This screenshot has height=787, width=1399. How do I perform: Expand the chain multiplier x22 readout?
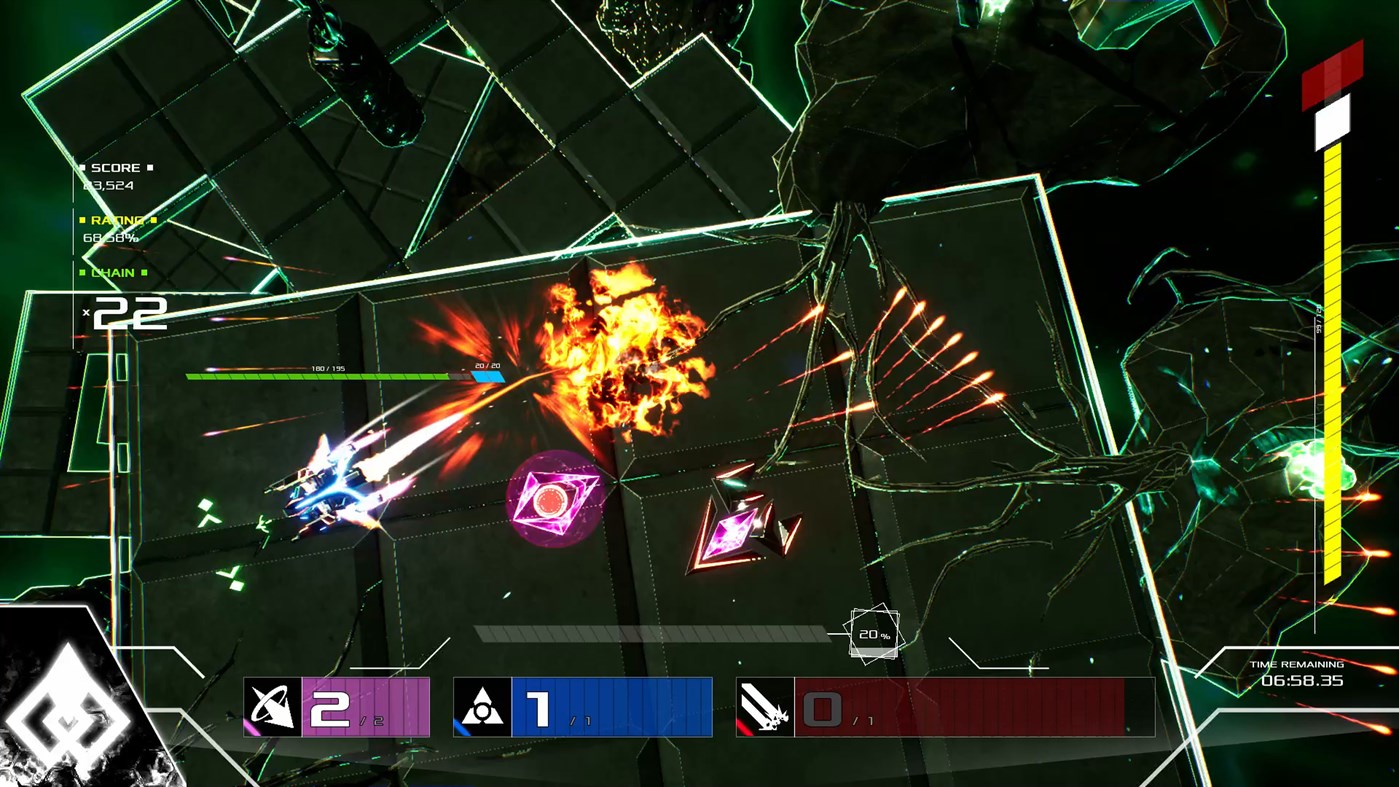coord(130,312)
